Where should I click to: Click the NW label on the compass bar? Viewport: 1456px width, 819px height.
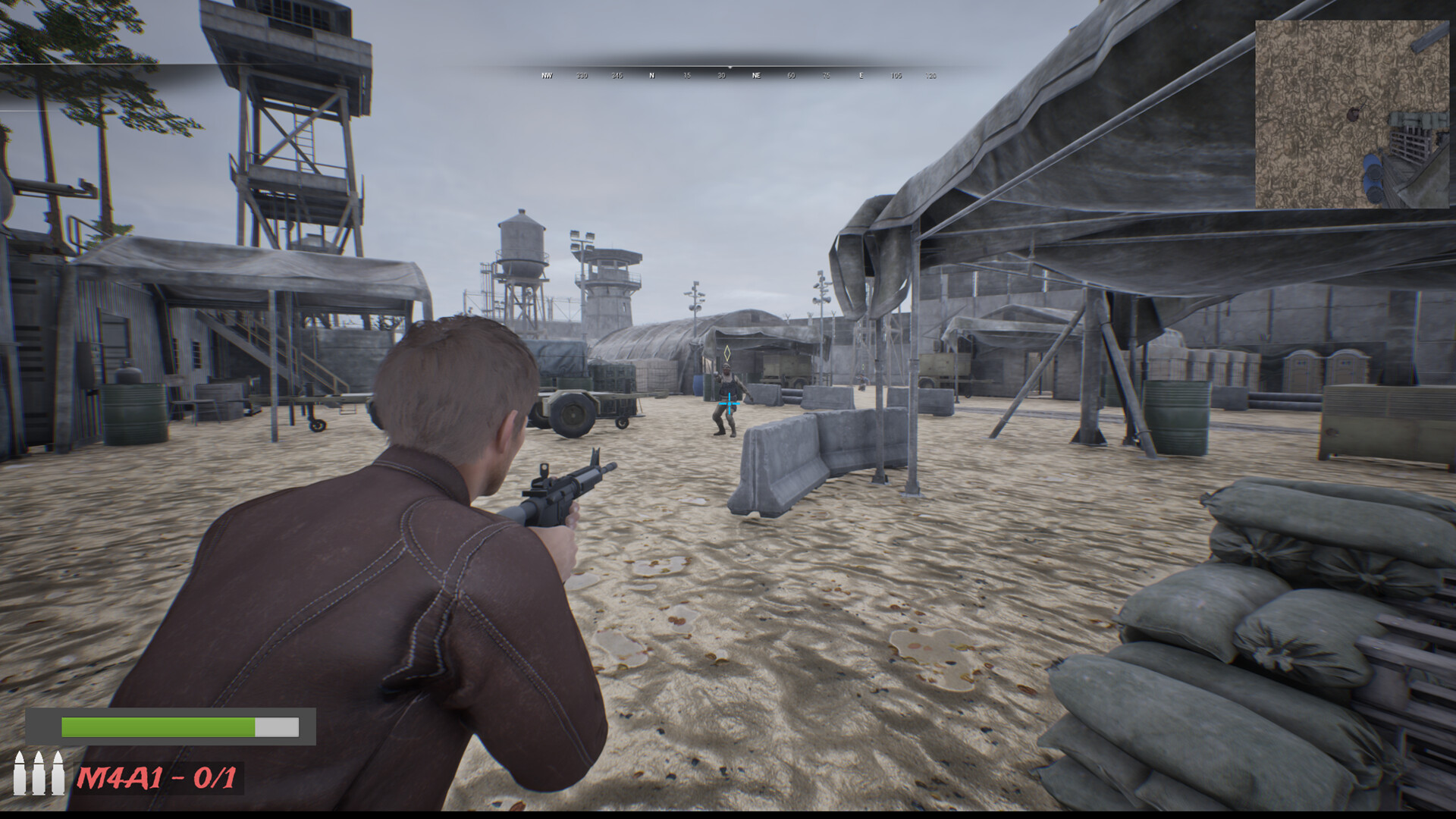[546, 76]
